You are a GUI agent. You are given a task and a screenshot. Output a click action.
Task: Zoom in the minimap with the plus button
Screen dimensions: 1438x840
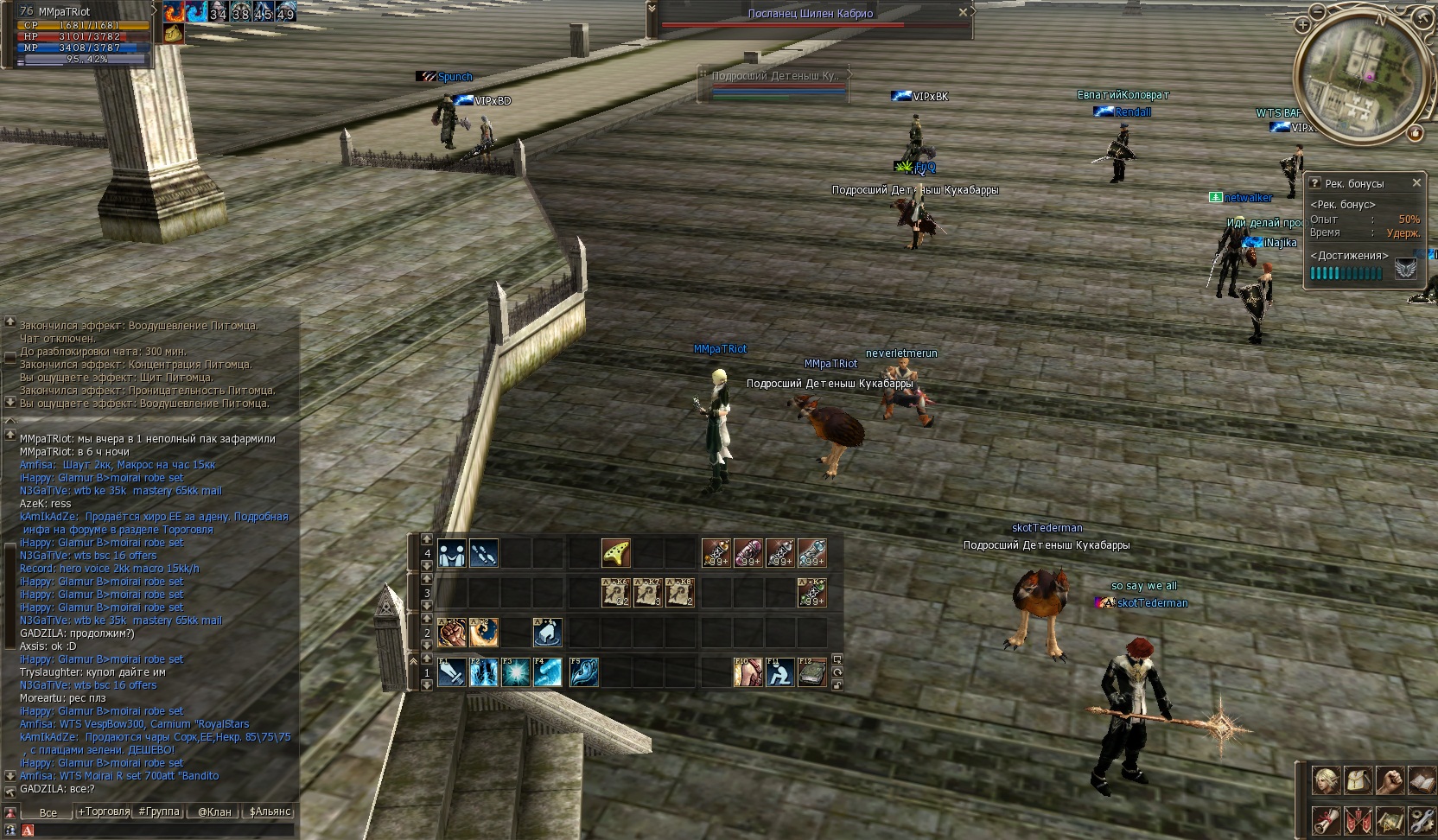pos(1302,25)
